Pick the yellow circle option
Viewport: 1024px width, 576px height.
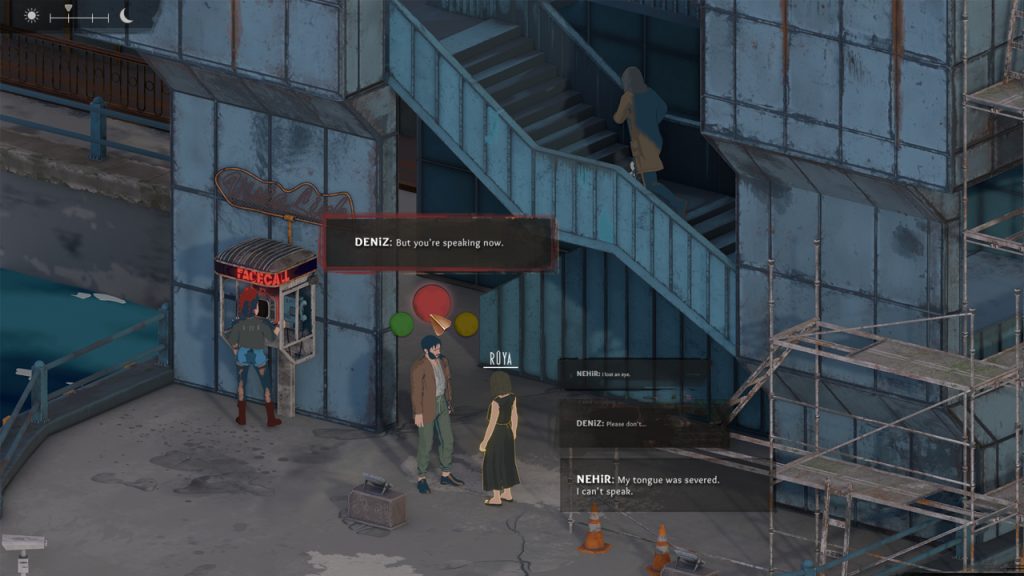[x=466, y=323]
